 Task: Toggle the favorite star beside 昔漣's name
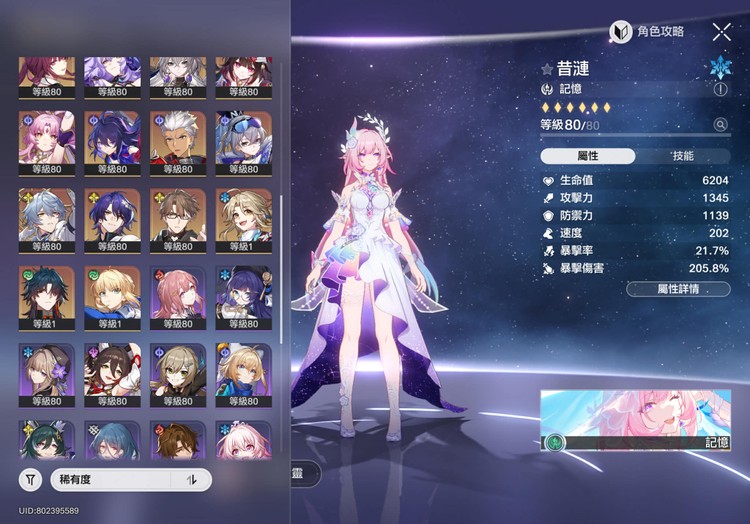pos(547,70)
